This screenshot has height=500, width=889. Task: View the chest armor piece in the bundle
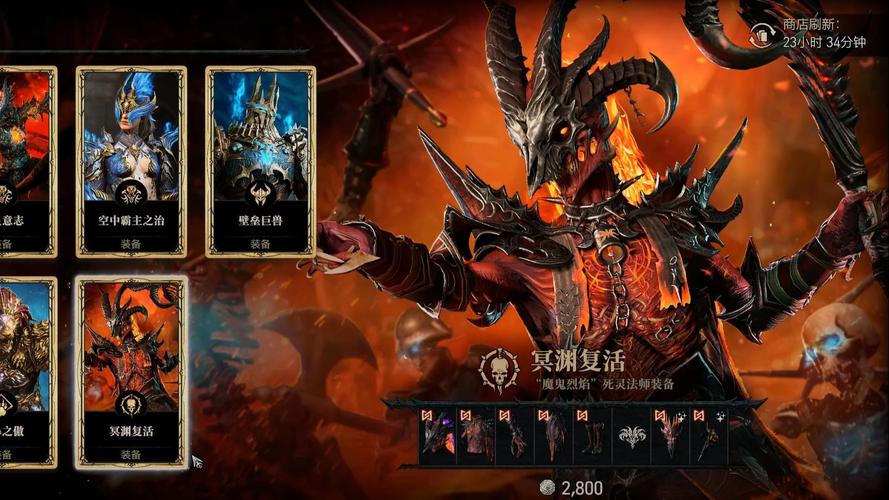(477, 436)
